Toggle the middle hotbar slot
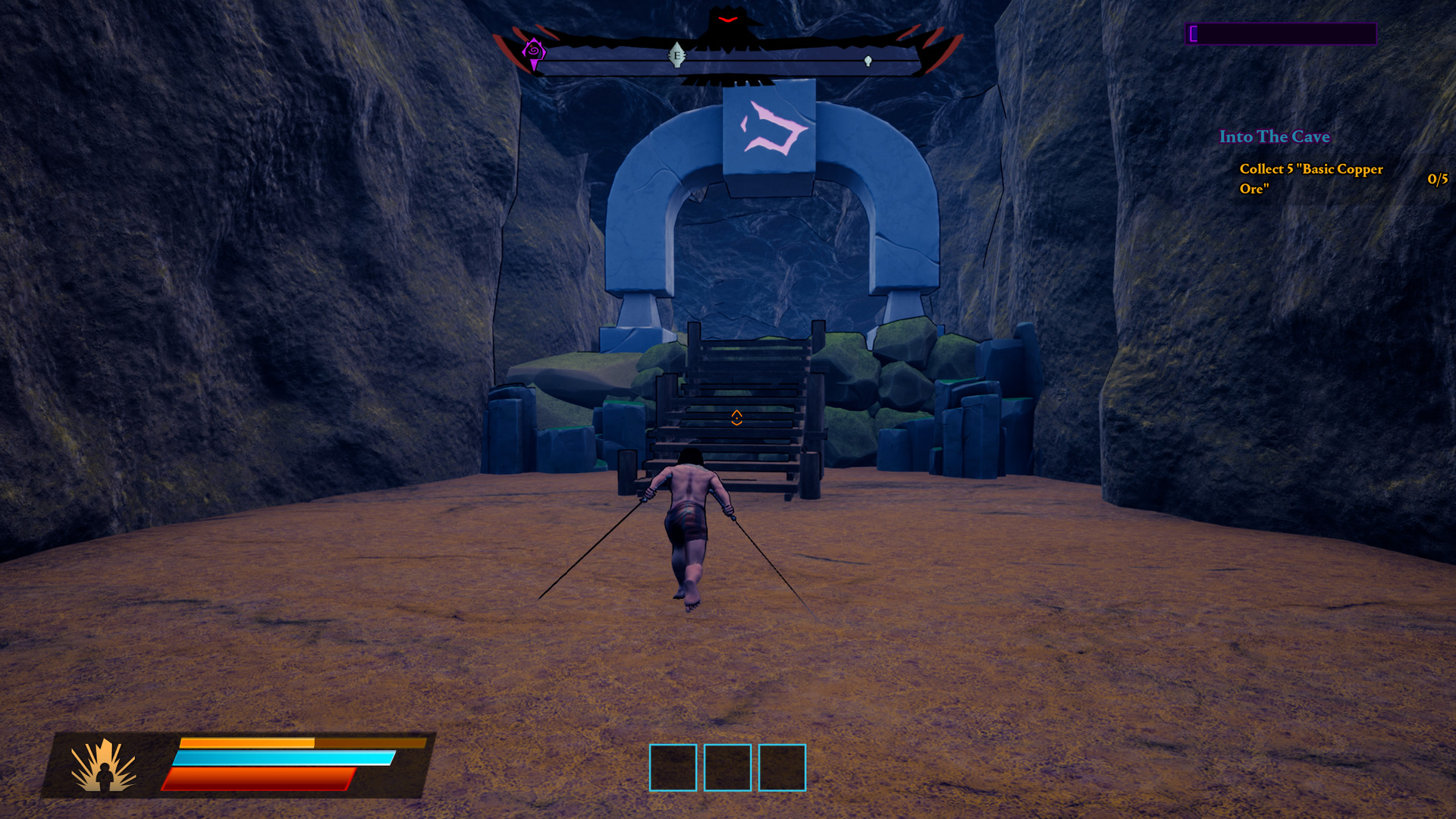The height and width of the screenshot is (819, 1456). point(726,767)
